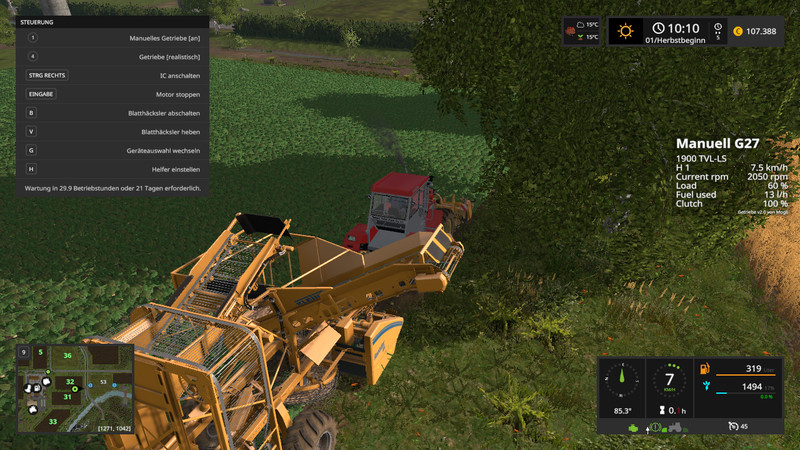Click the green engine status icon
Image resolution: width=800 pixels, height=450 pixels.
(634, 427)
